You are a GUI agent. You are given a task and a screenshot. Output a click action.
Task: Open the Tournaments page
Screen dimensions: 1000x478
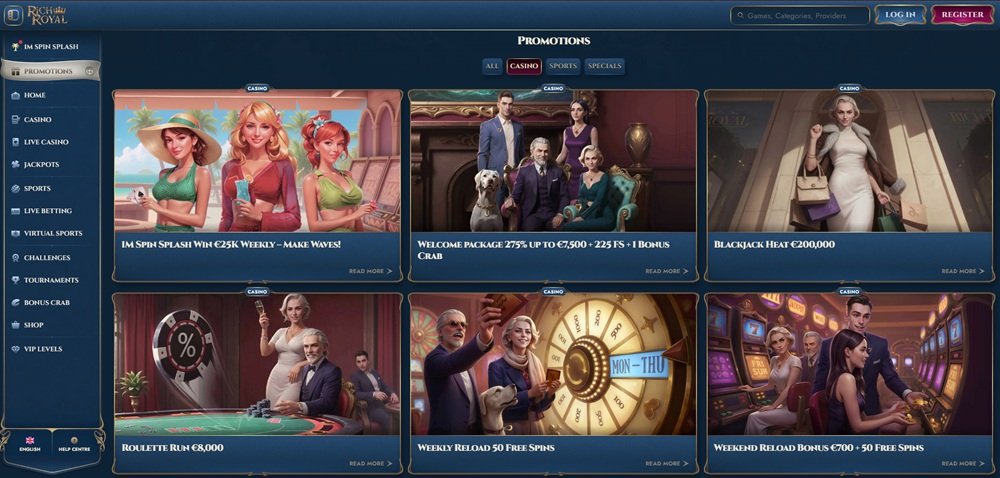click(x=51, y=280)
